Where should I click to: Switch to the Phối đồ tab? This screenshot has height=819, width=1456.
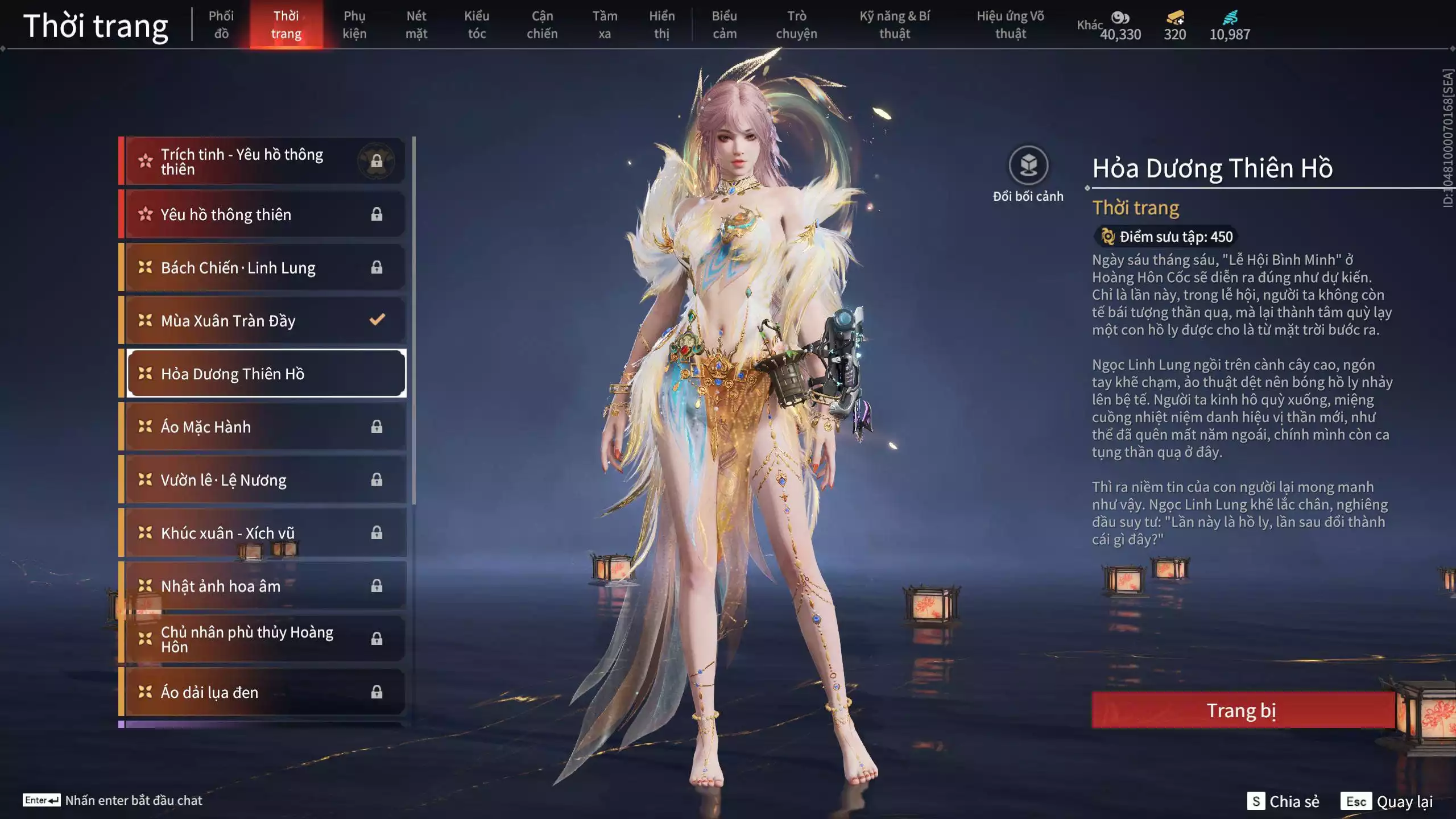[221, 25]
